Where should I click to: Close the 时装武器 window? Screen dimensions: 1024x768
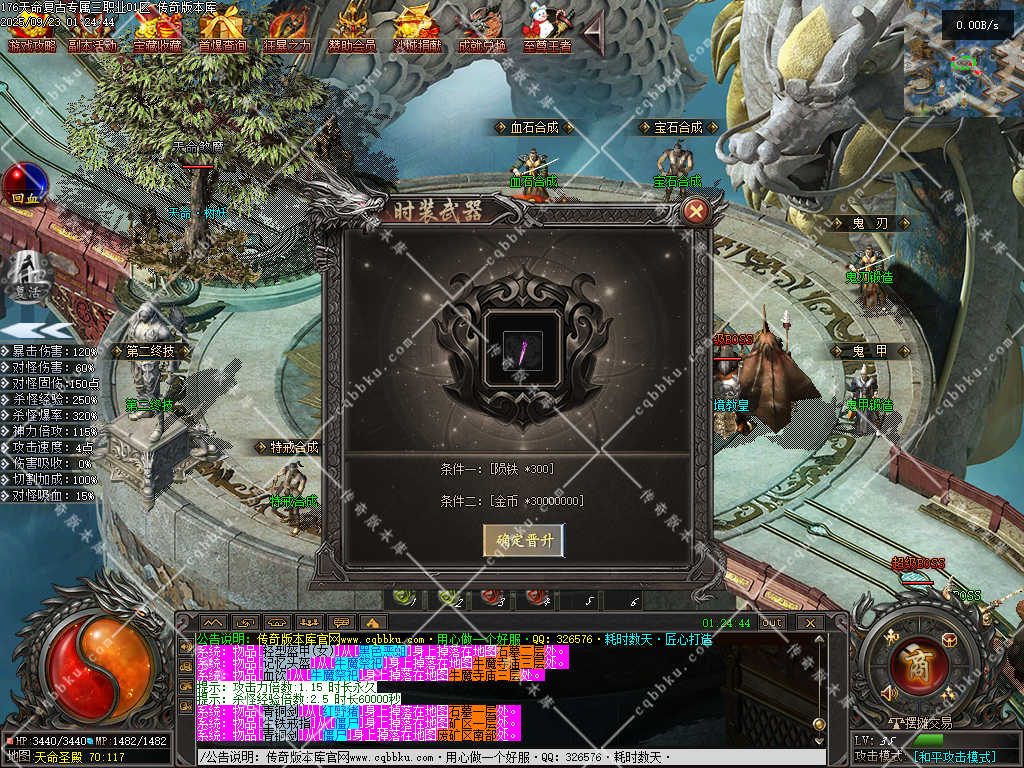(x=695, y=211)
